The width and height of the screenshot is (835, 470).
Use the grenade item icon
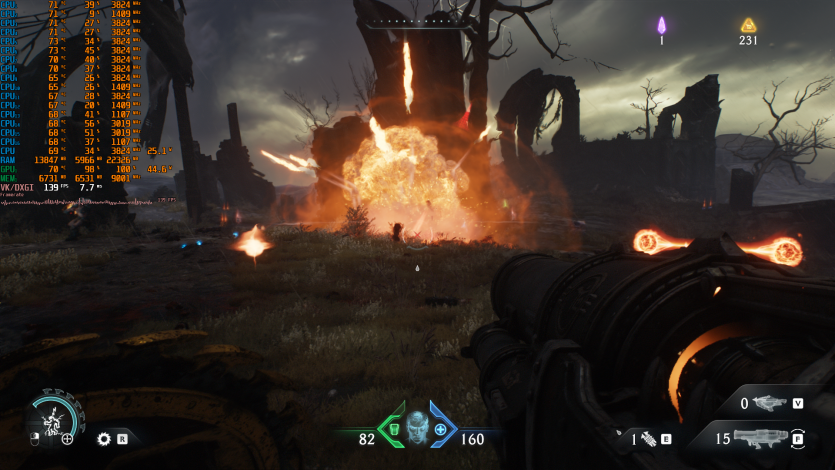tap(647, 438)
